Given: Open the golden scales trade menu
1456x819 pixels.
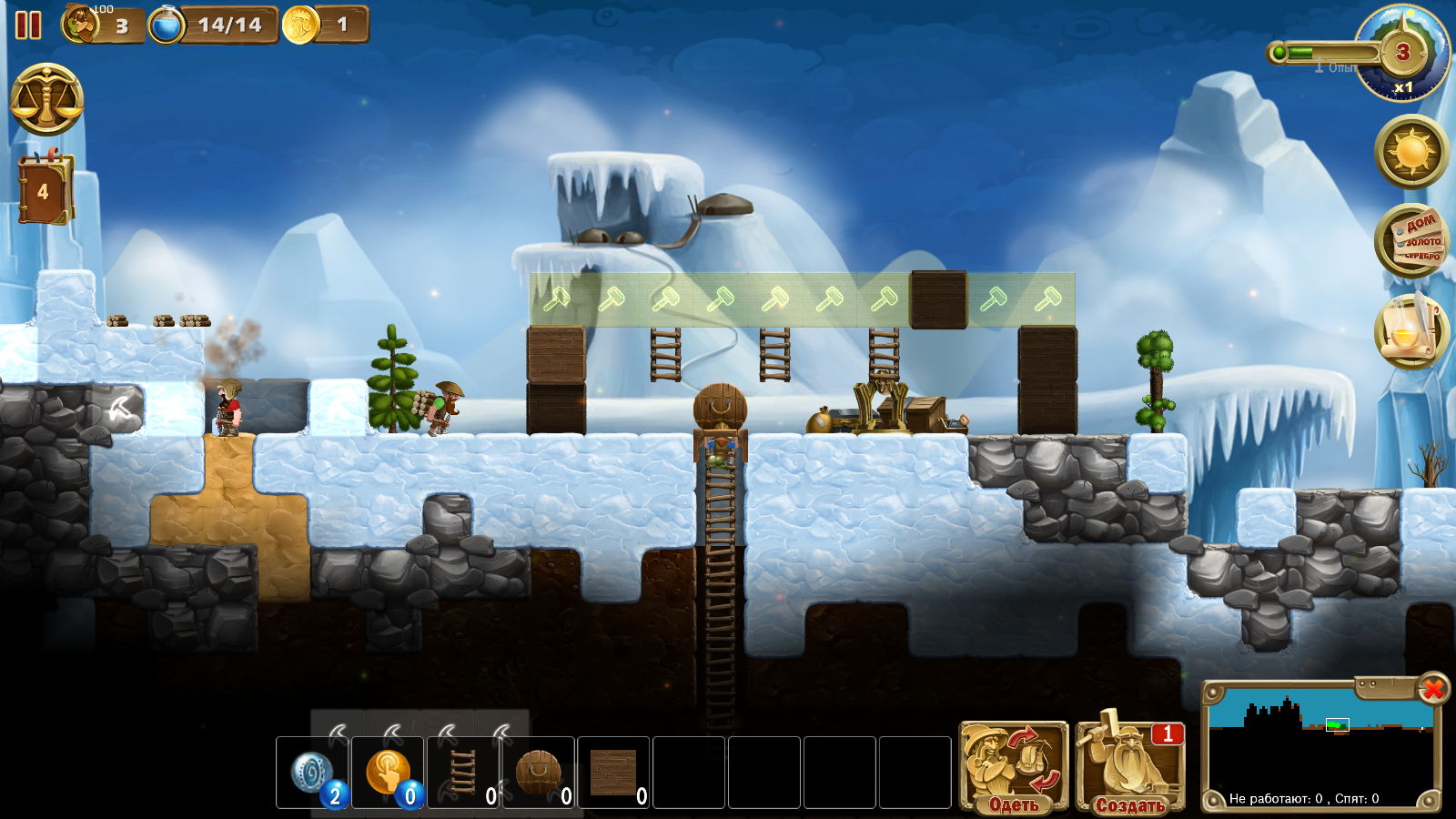Looking at the screenshot, I should [46, 99].
